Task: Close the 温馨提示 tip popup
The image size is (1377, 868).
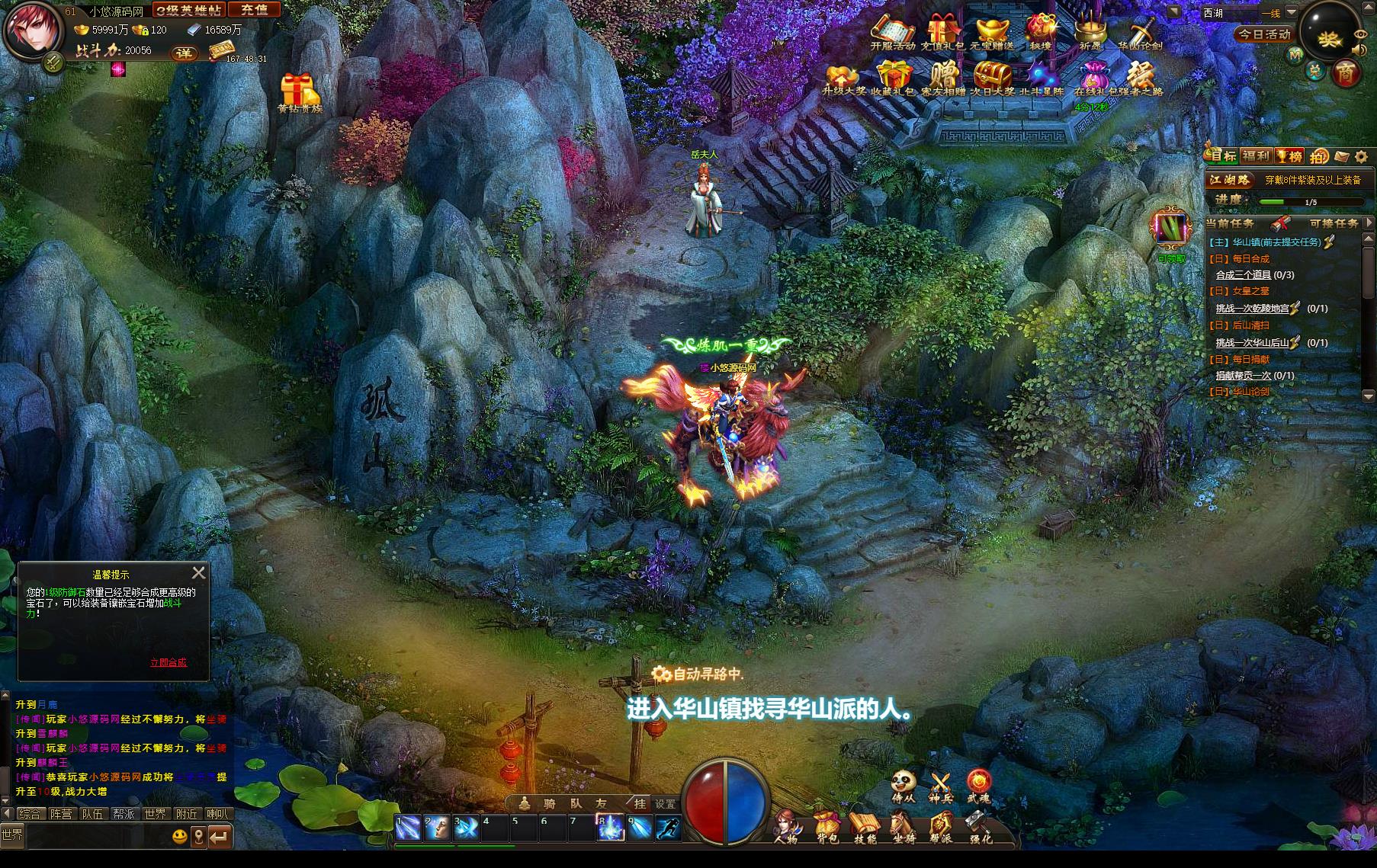Action: coord(199,572)
